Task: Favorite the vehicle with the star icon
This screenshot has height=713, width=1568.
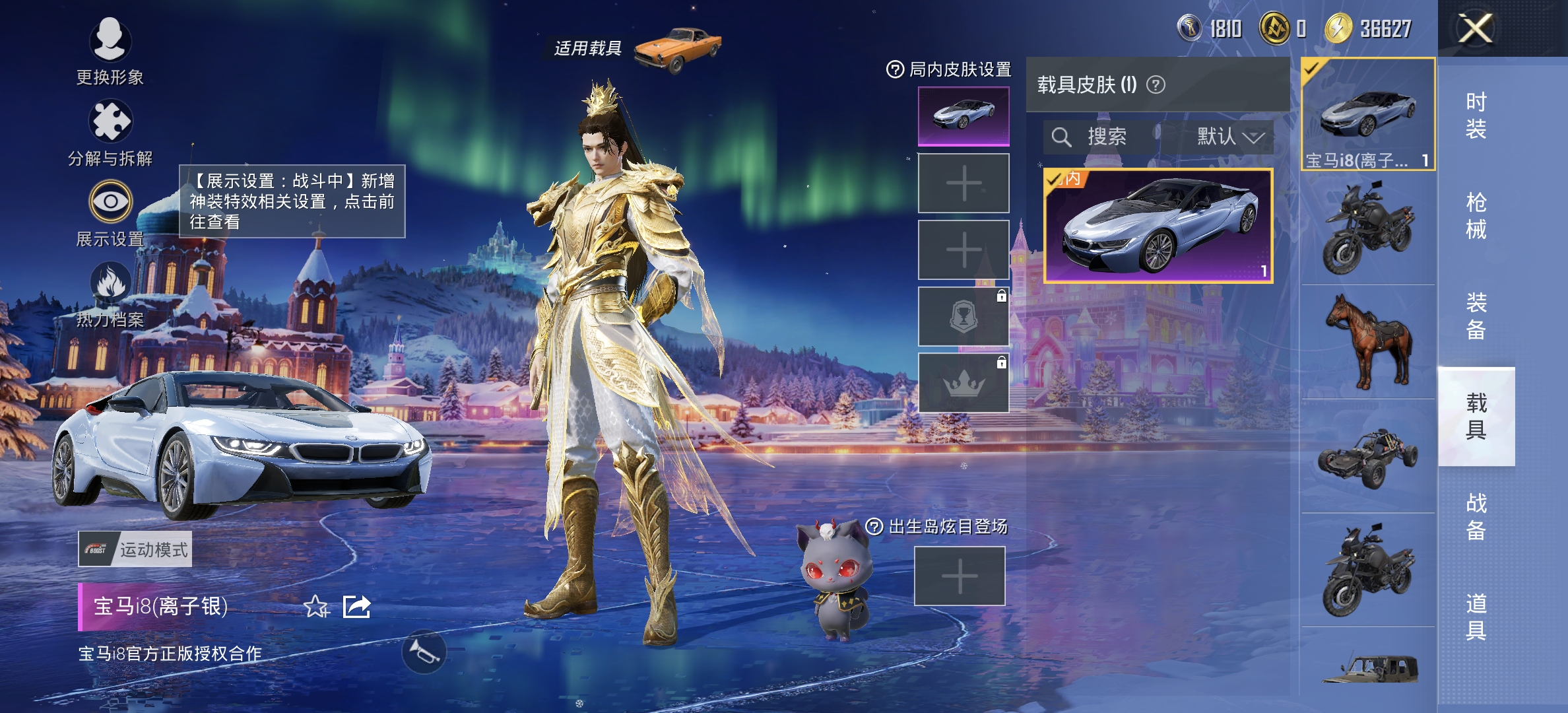Action: (x=316, y=606)
